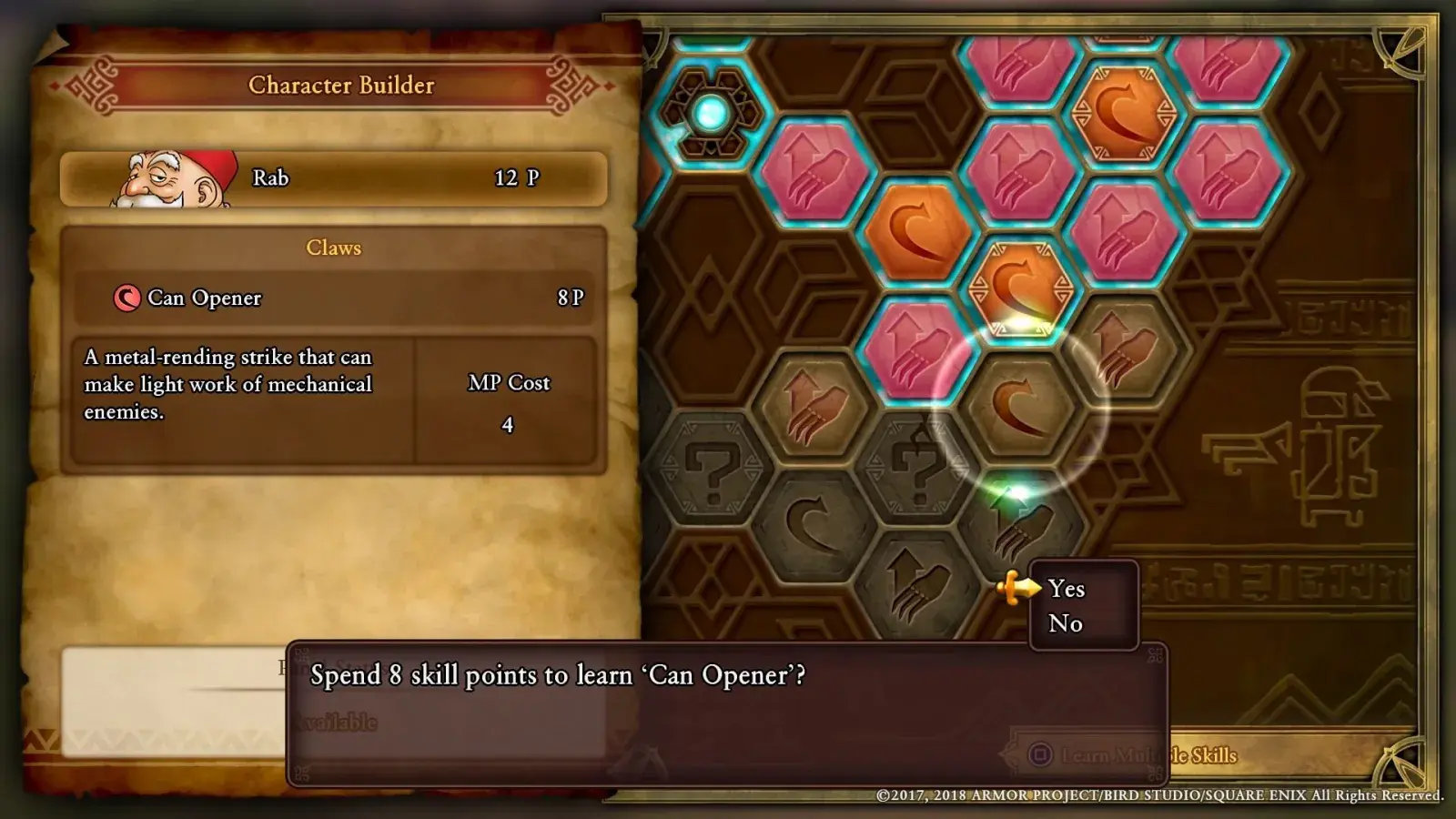The image size is (1456, 819).
Task: Select the white-ringed Can Opener hex tile
Action: coord(1019,407)
